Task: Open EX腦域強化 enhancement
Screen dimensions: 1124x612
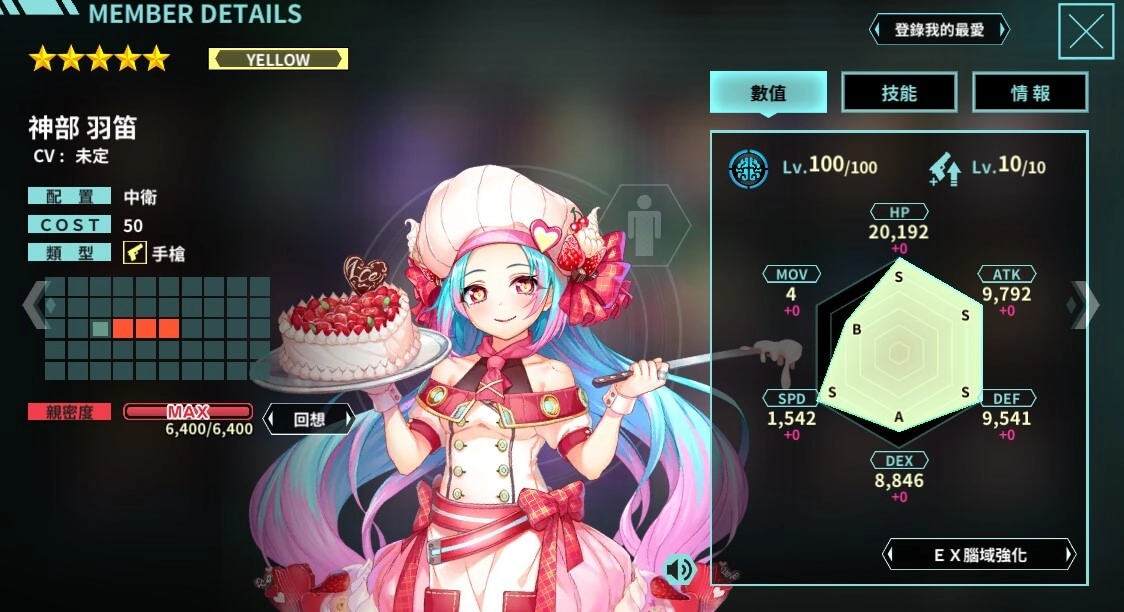Action: (x=979, y=554)
